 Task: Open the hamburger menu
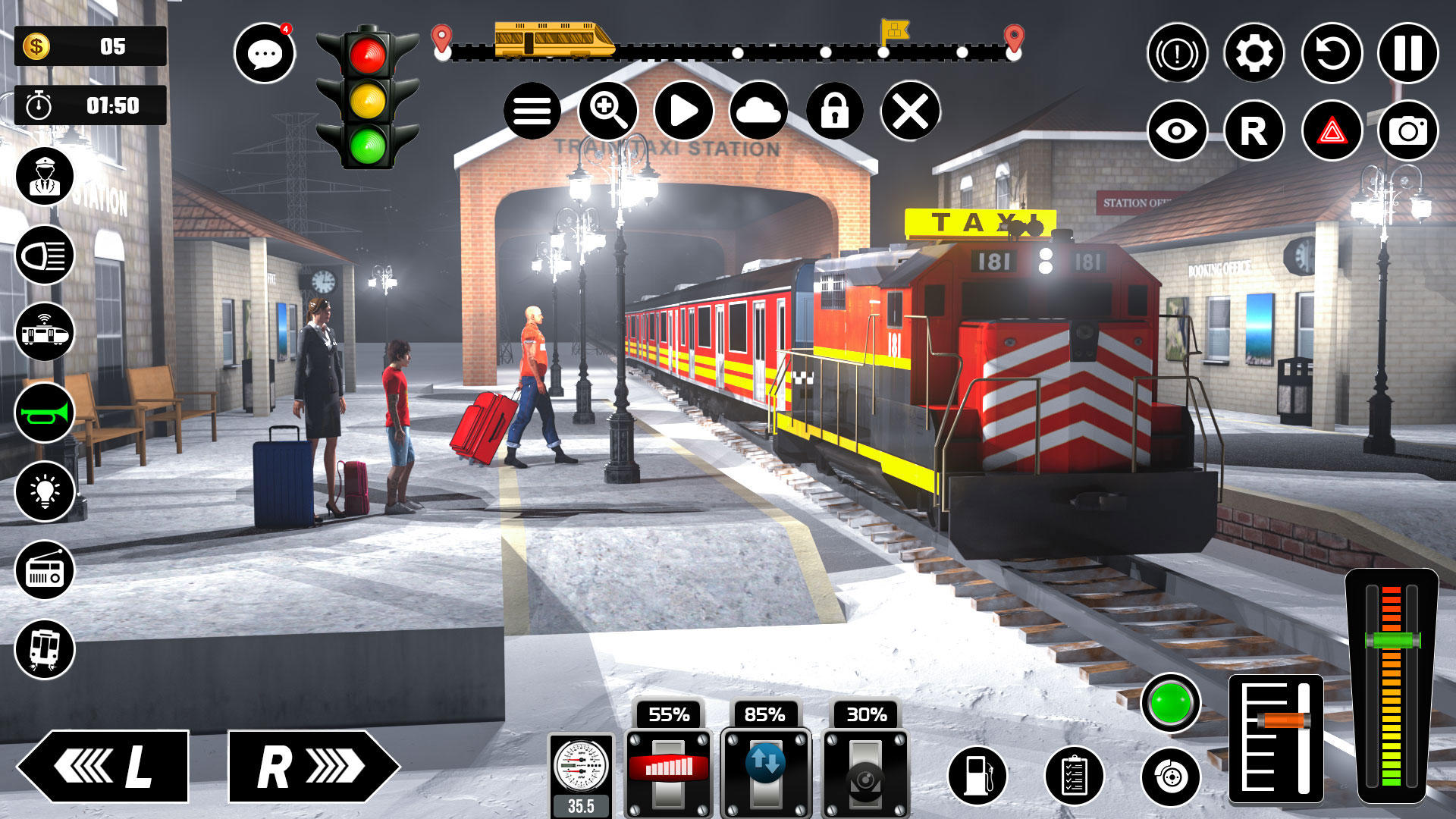(x=535, y=111)
